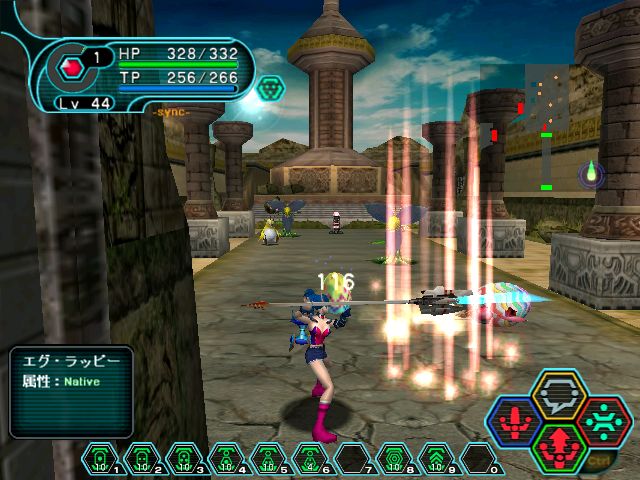
Task: Open the speech bubble chat palette button
Action: click(x=558, y=394)
